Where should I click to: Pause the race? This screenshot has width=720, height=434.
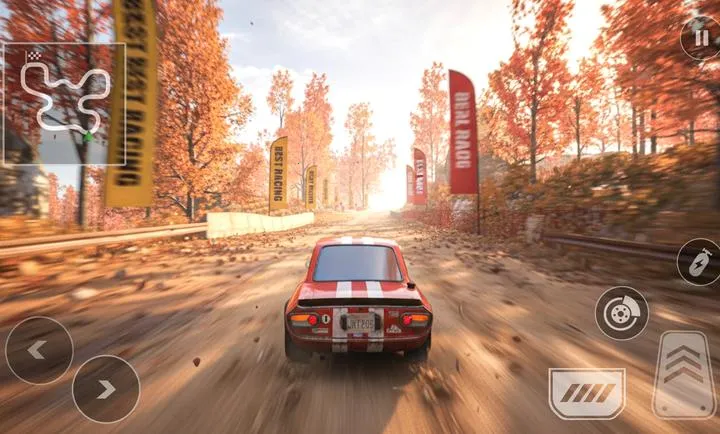[x=699, y=38]
